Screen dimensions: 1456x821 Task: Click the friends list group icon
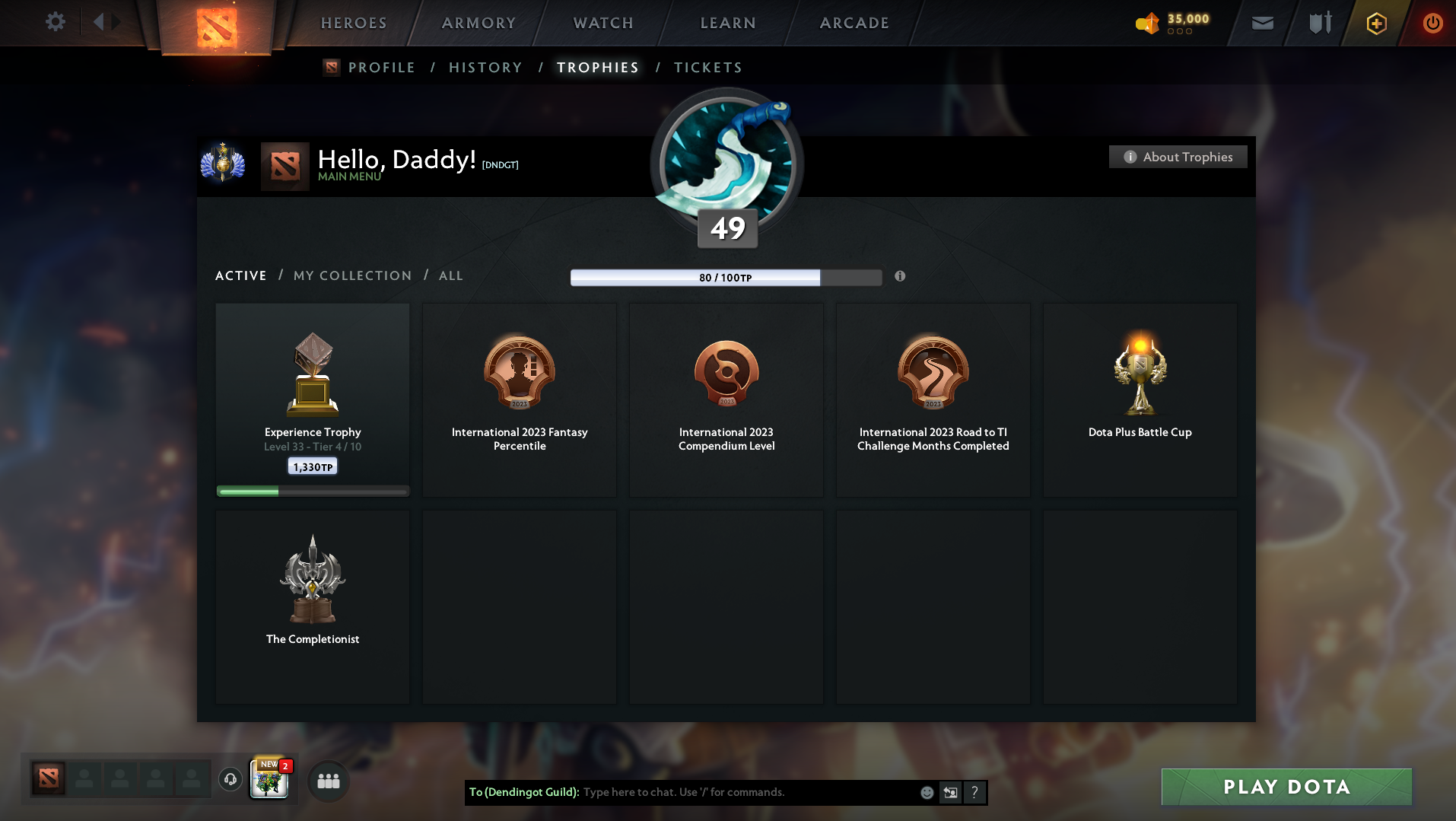[x=328, y=780]
